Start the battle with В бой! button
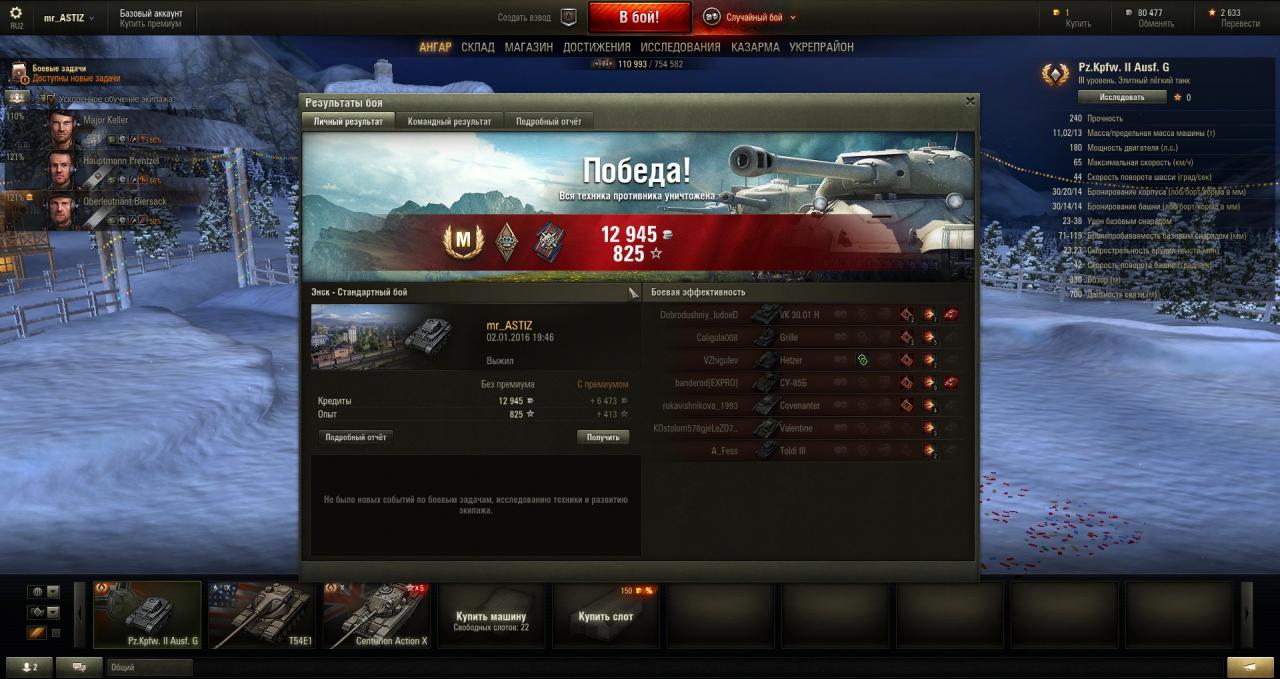The height and width of the screenshot is (679, 1280). click(639, 17)
